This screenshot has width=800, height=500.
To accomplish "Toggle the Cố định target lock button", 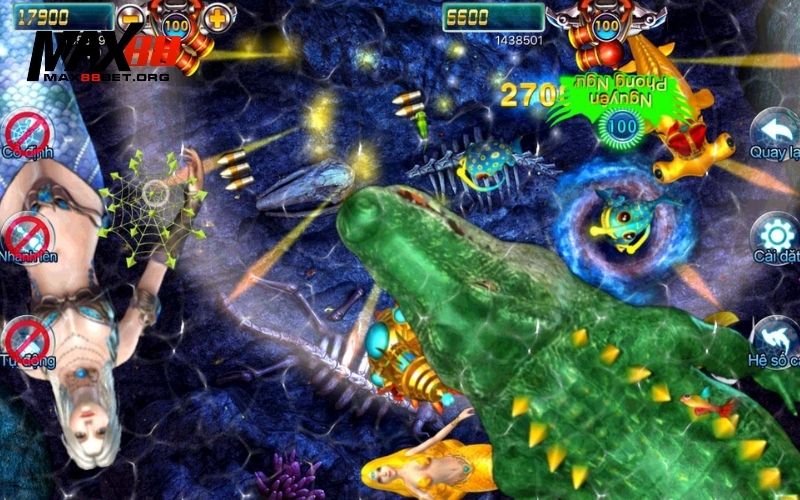I will point(27,135).
